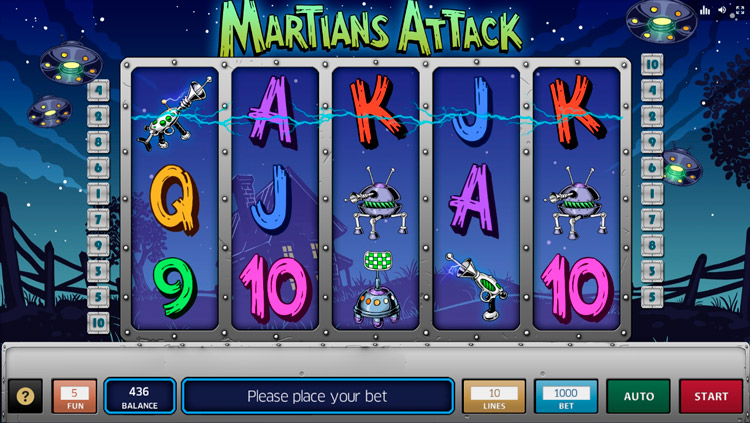Toggle sound with the speaker icon
The image size is (750, 423).
point(723,10)
